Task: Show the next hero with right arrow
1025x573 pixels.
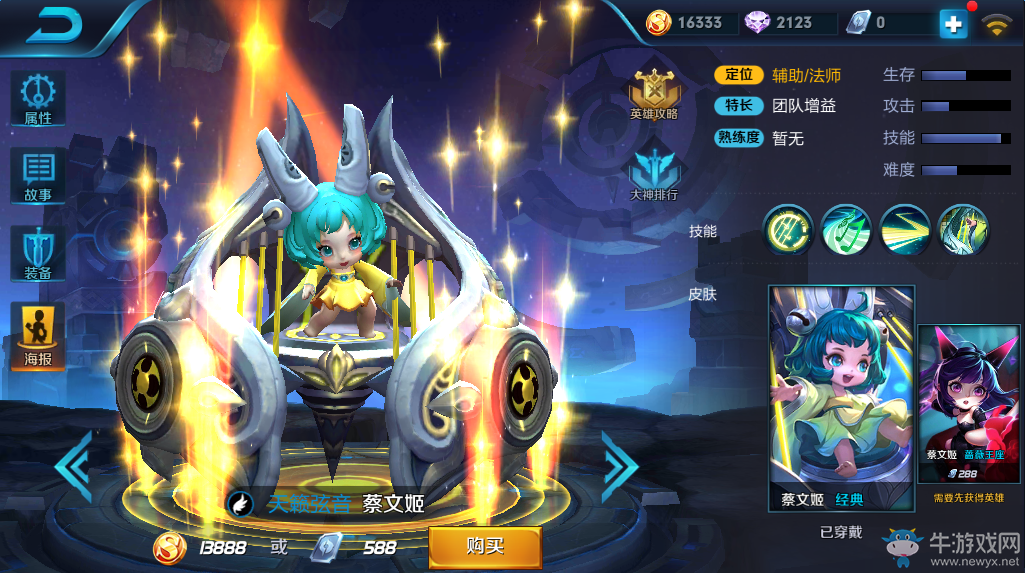Action: point(619,466)
